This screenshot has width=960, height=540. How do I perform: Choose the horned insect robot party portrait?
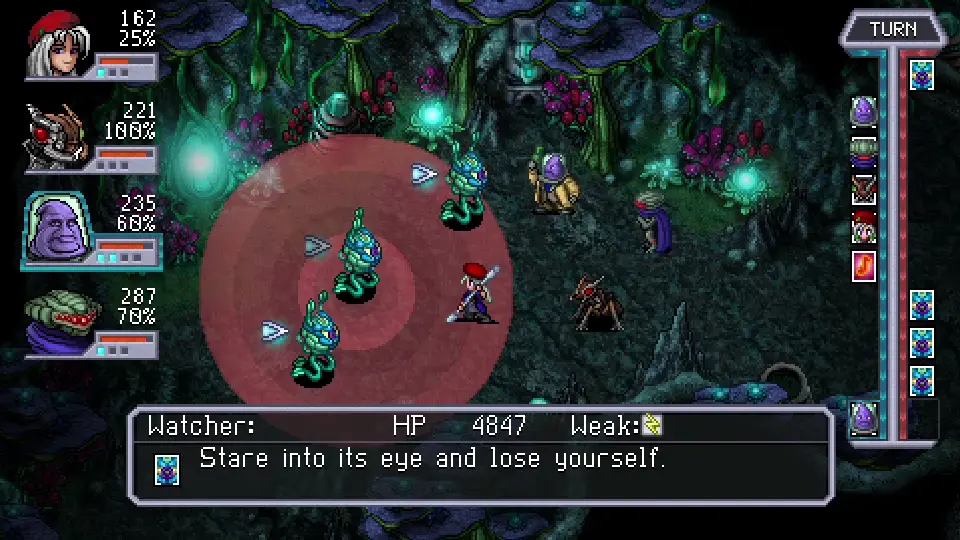click(x=58, y=137)
